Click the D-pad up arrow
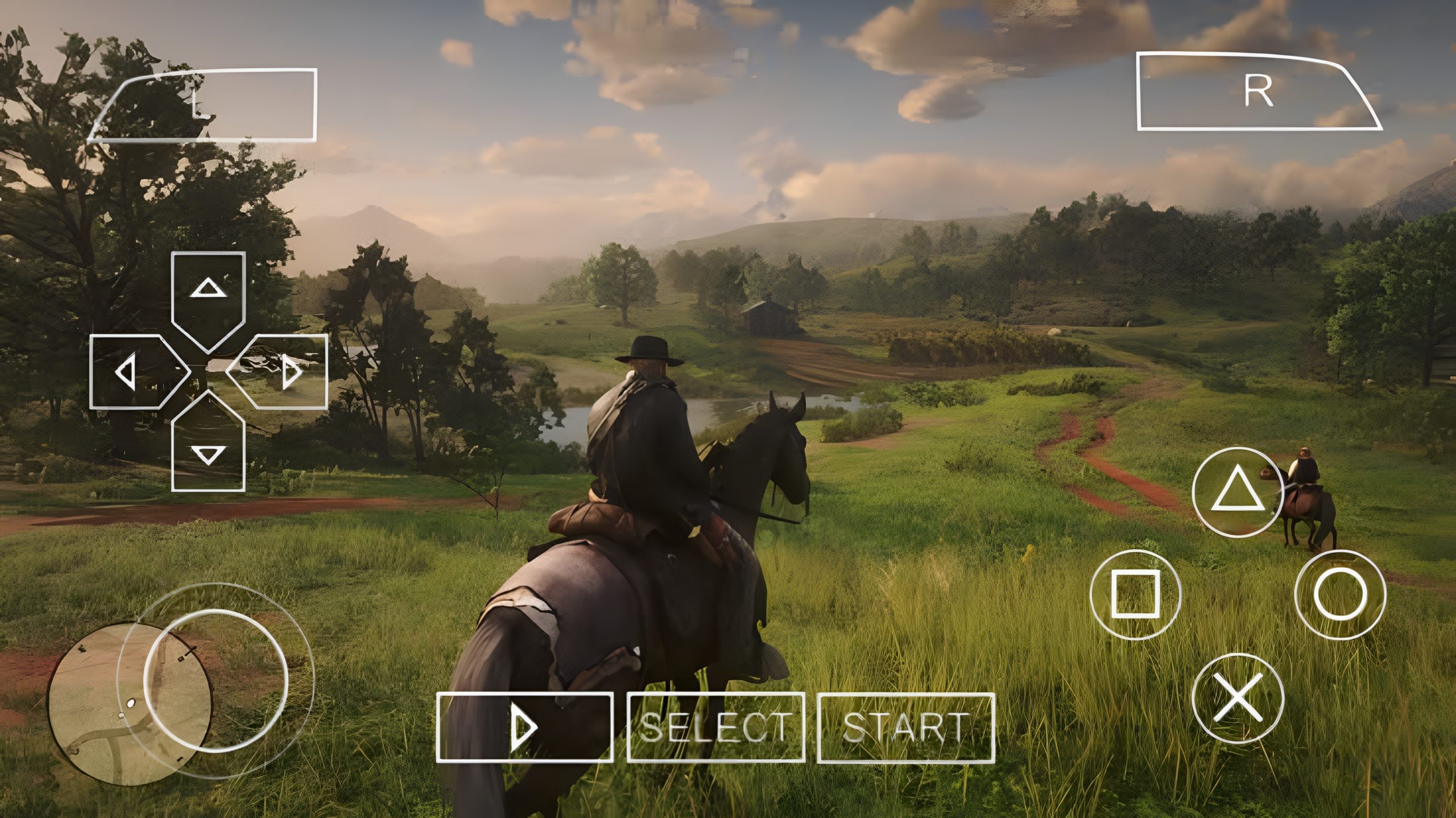 click(x=209, y=297)
